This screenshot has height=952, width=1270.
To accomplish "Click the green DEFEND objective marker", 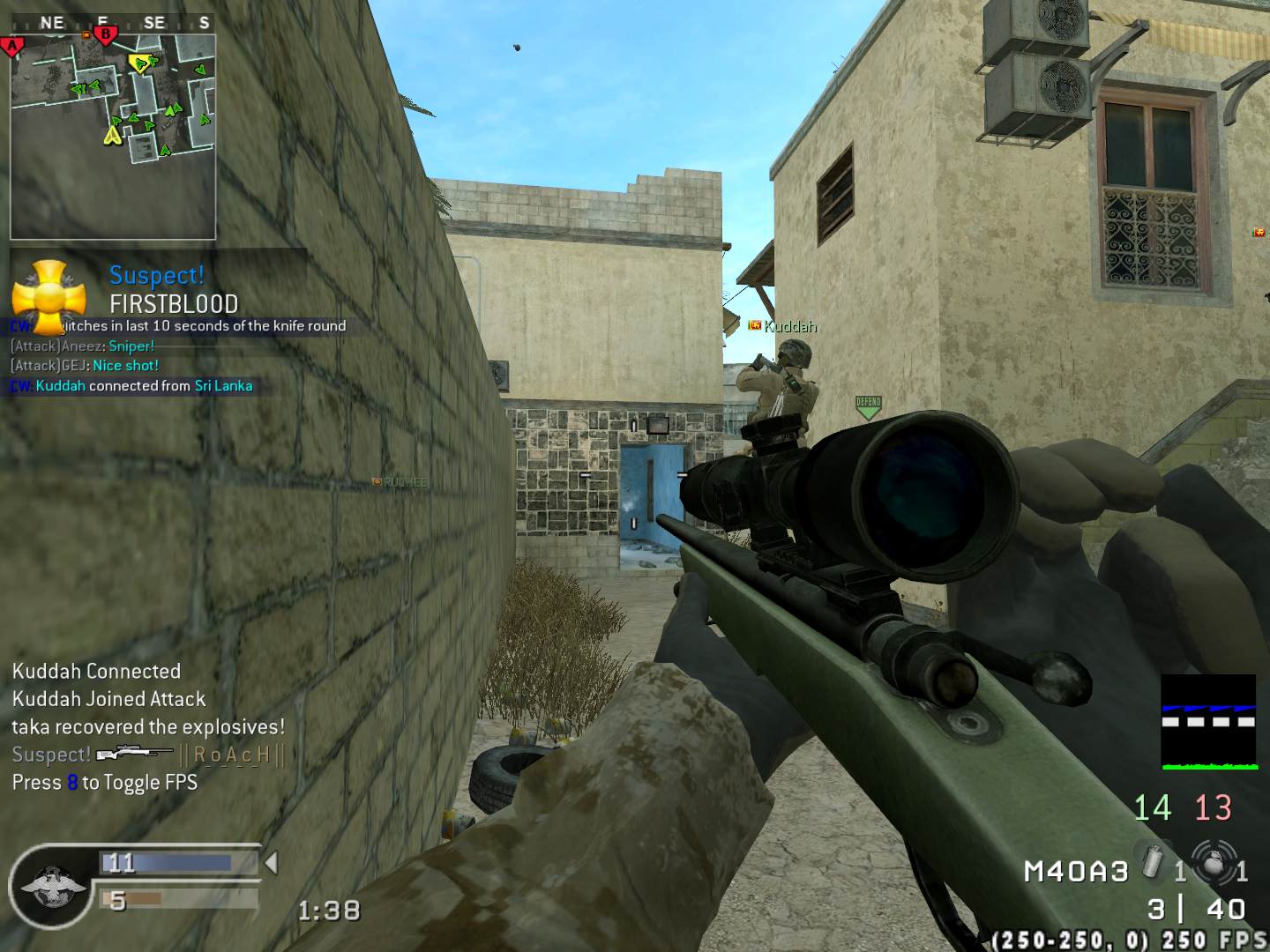I will coord(868,406).
